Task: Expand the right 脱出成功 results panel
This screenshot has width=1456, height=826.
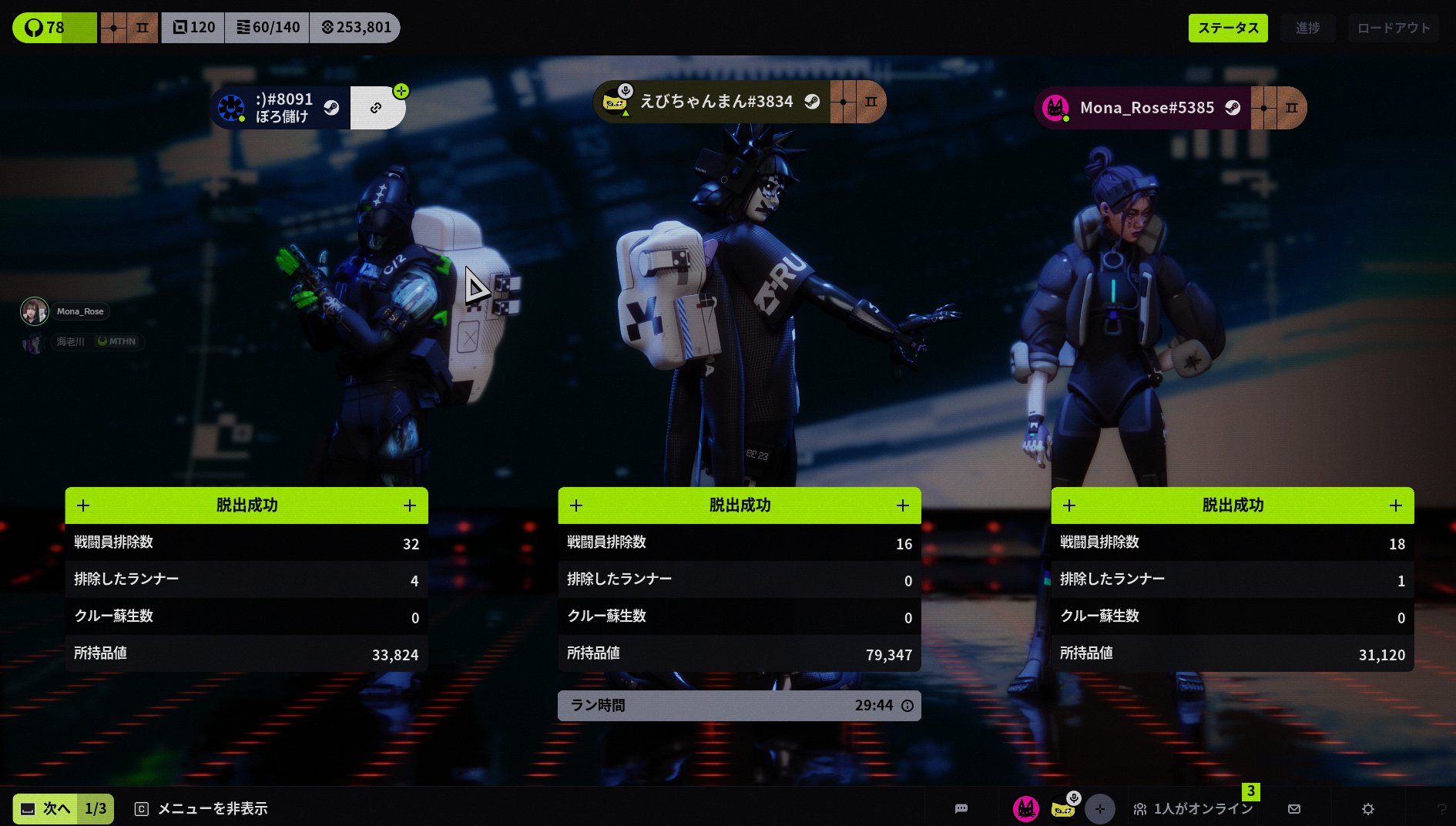Action: [x=1395, y=505]
